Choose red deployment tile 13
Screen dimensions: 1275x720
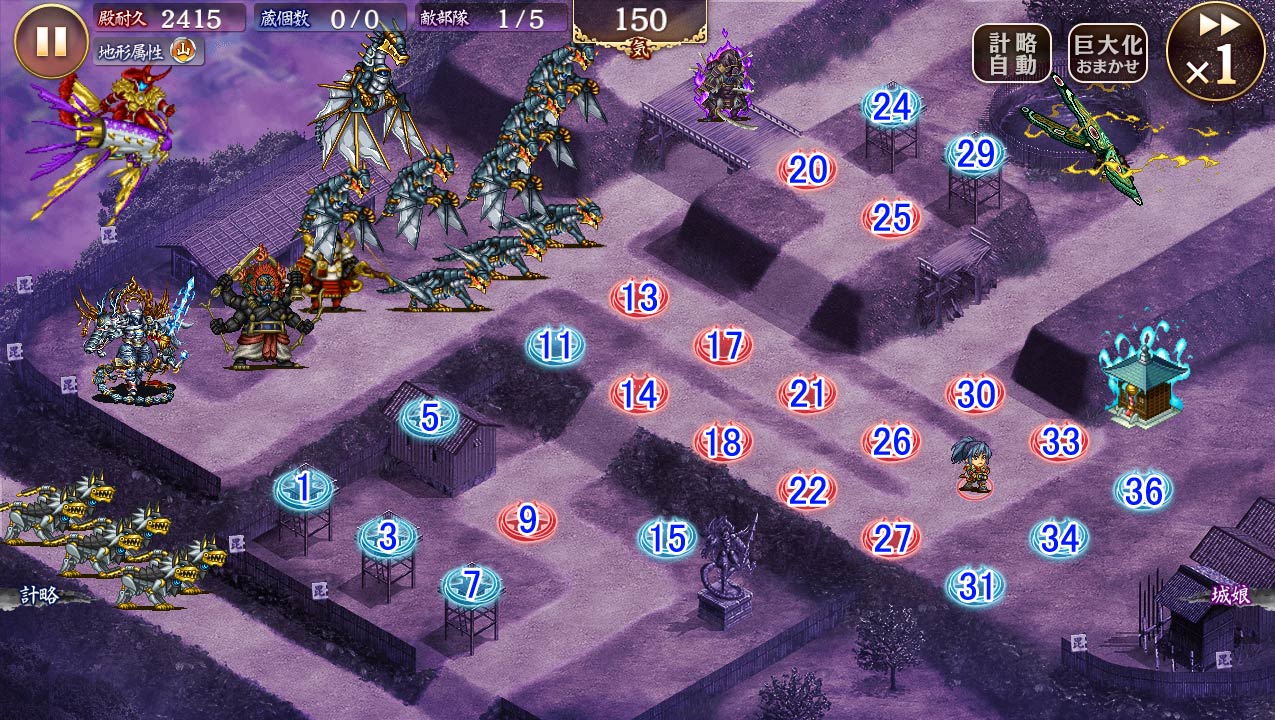(639, 298)
